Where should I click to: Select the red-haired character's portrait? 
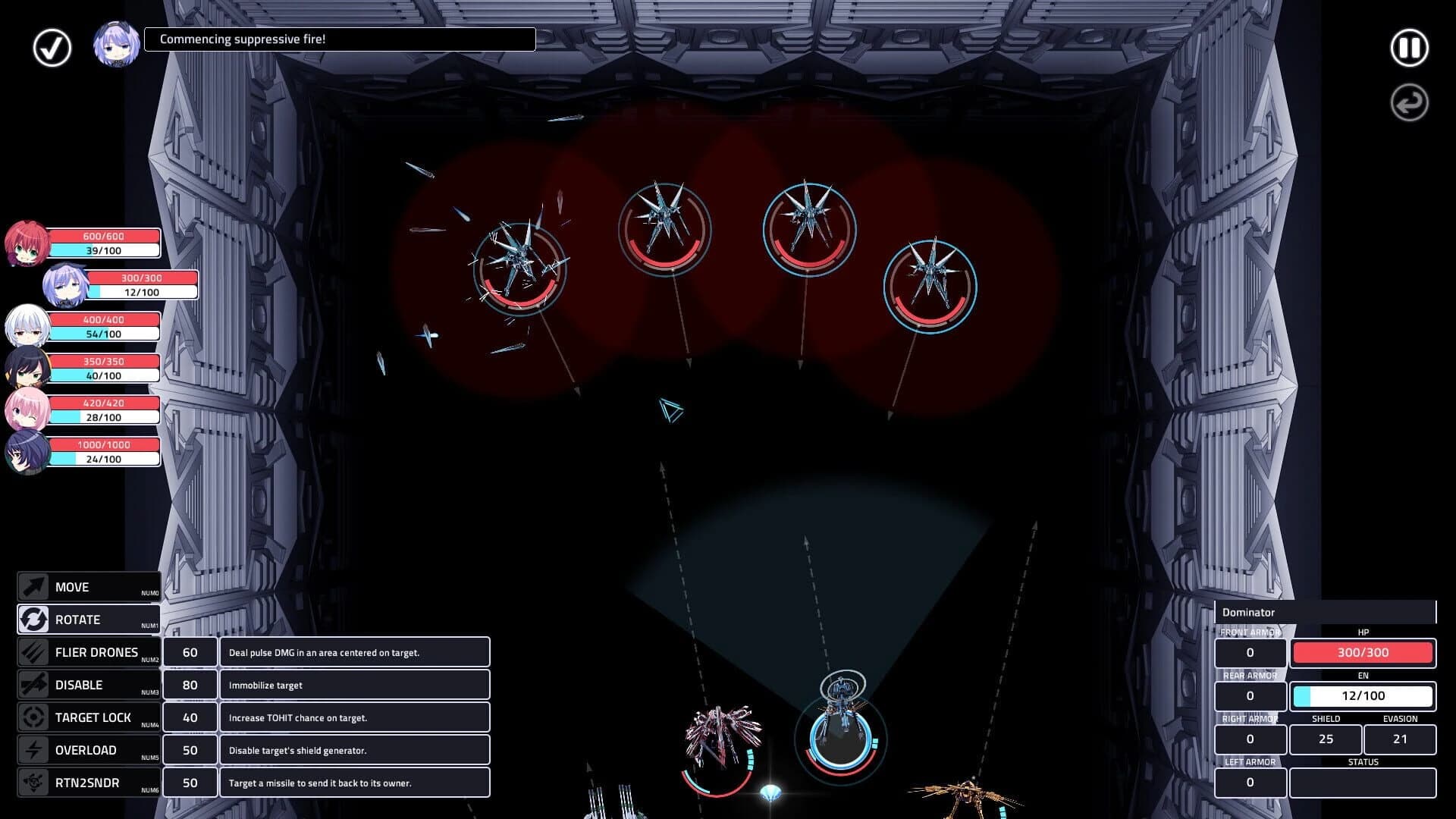point(27,241)
